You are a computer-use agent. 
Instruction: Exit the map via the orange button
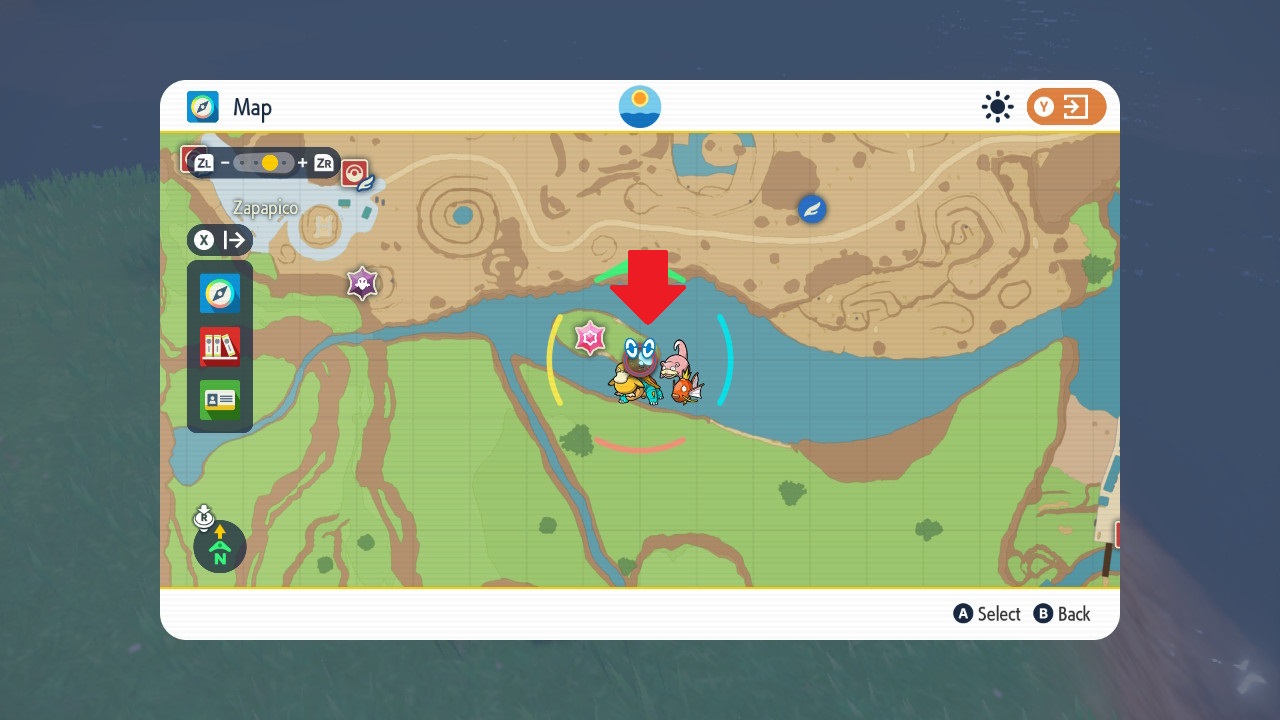[x=1066, y=107]
